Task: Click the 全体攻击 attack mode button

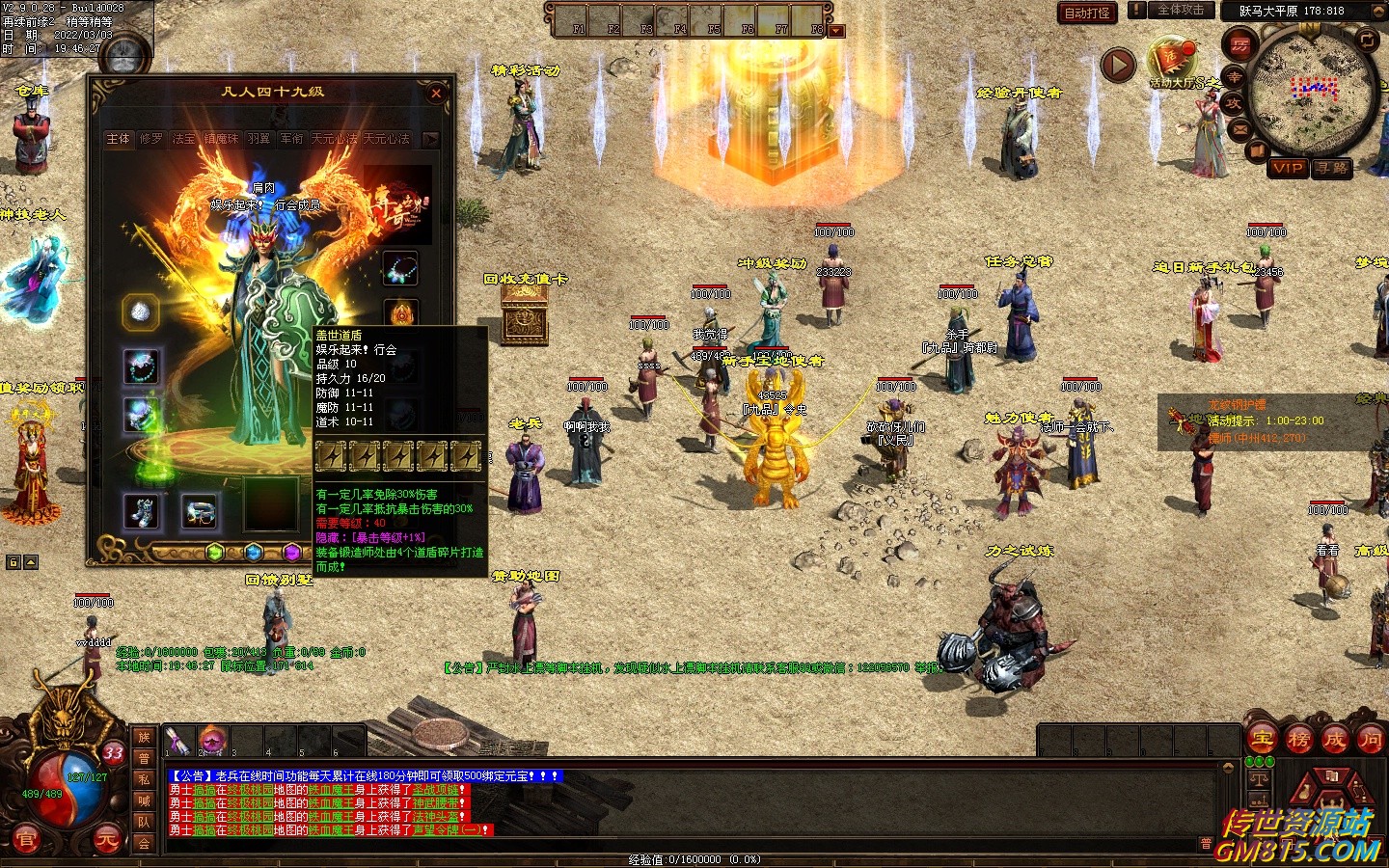Action: pyautogui.click(x=1181, y=11)
